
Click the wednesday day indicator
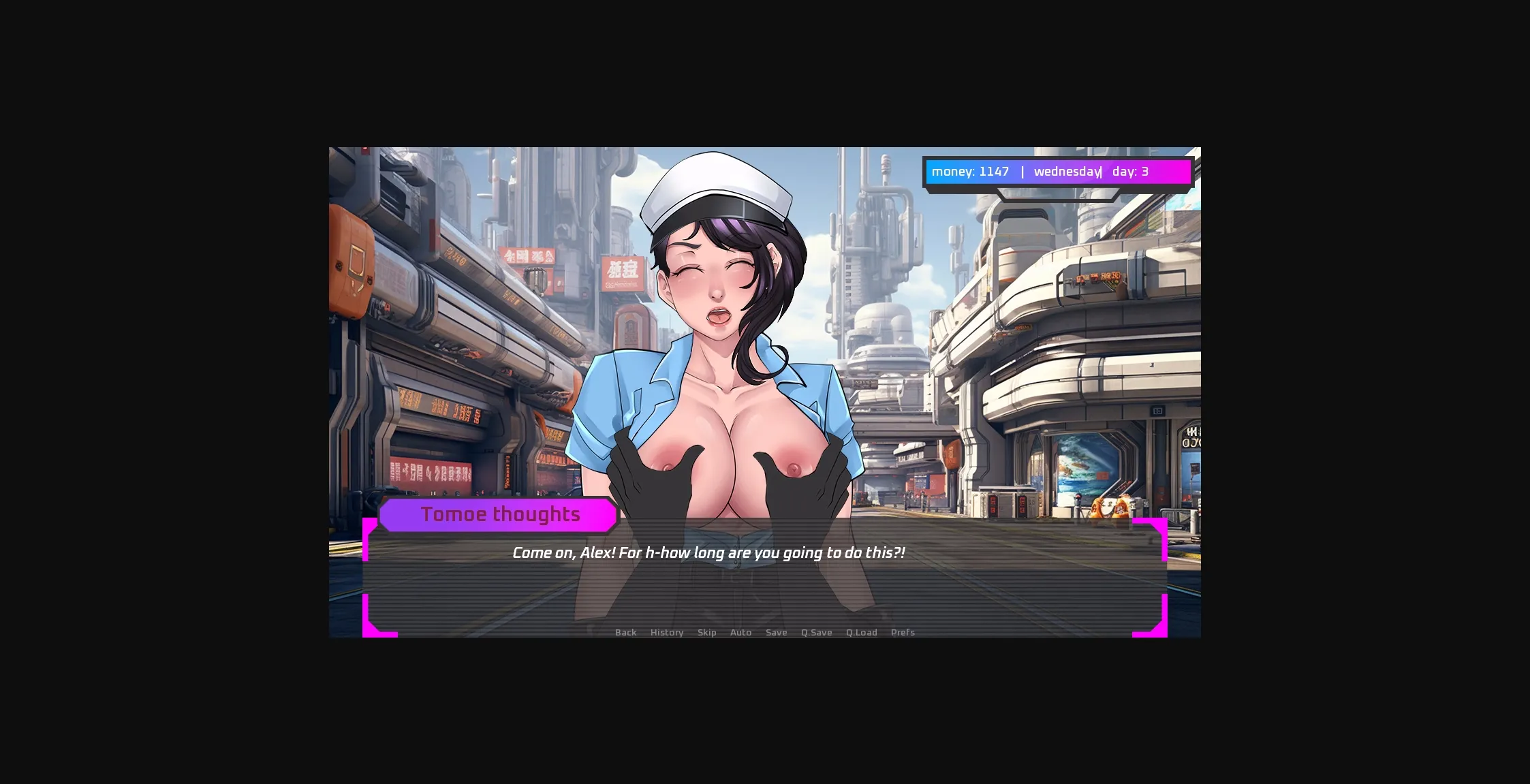click(1066, 172)
